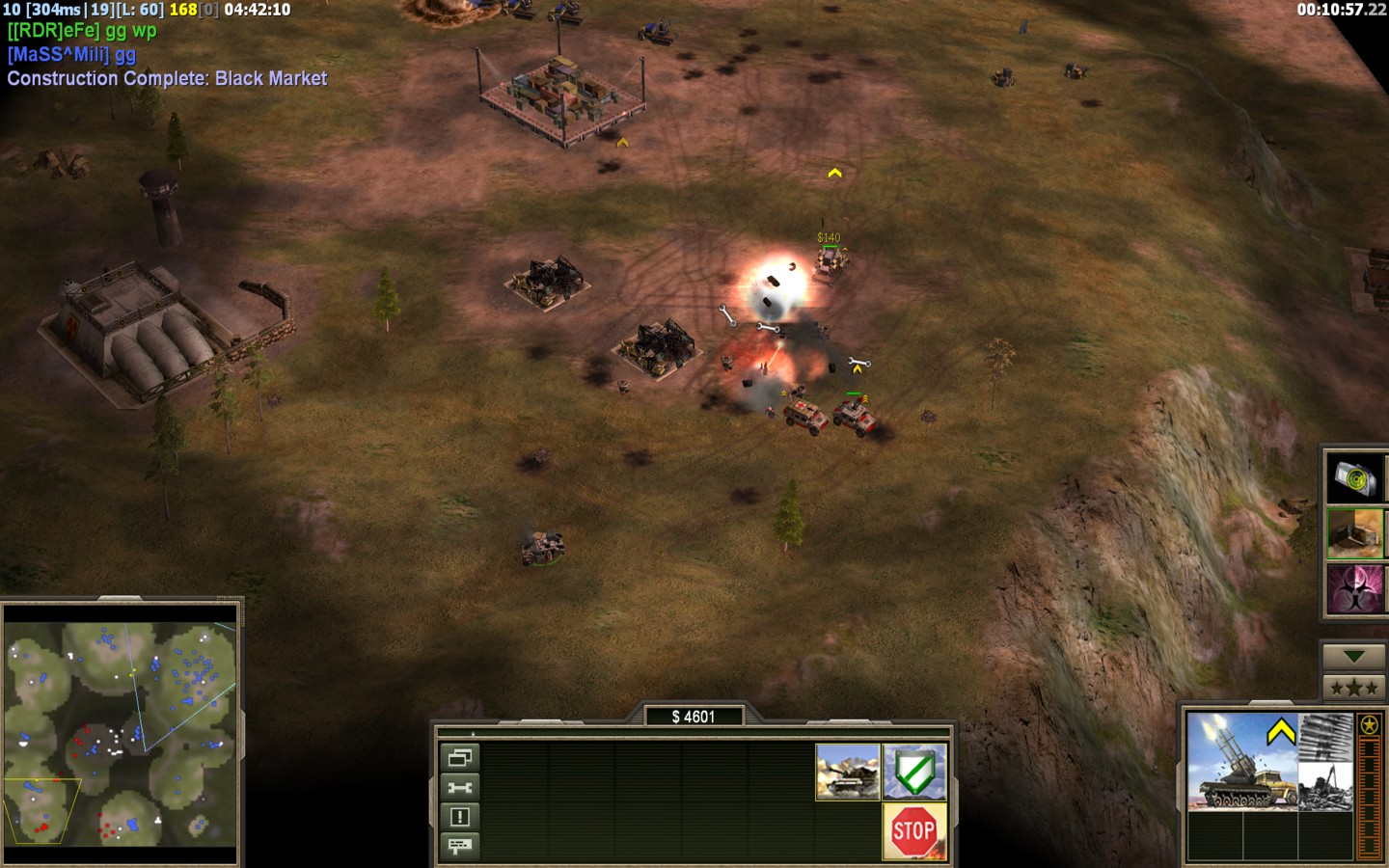Image resolution: width=1389 pixels, height=868 pixels.
Task: Open the chat signpost button
Action: click(459, 847)
